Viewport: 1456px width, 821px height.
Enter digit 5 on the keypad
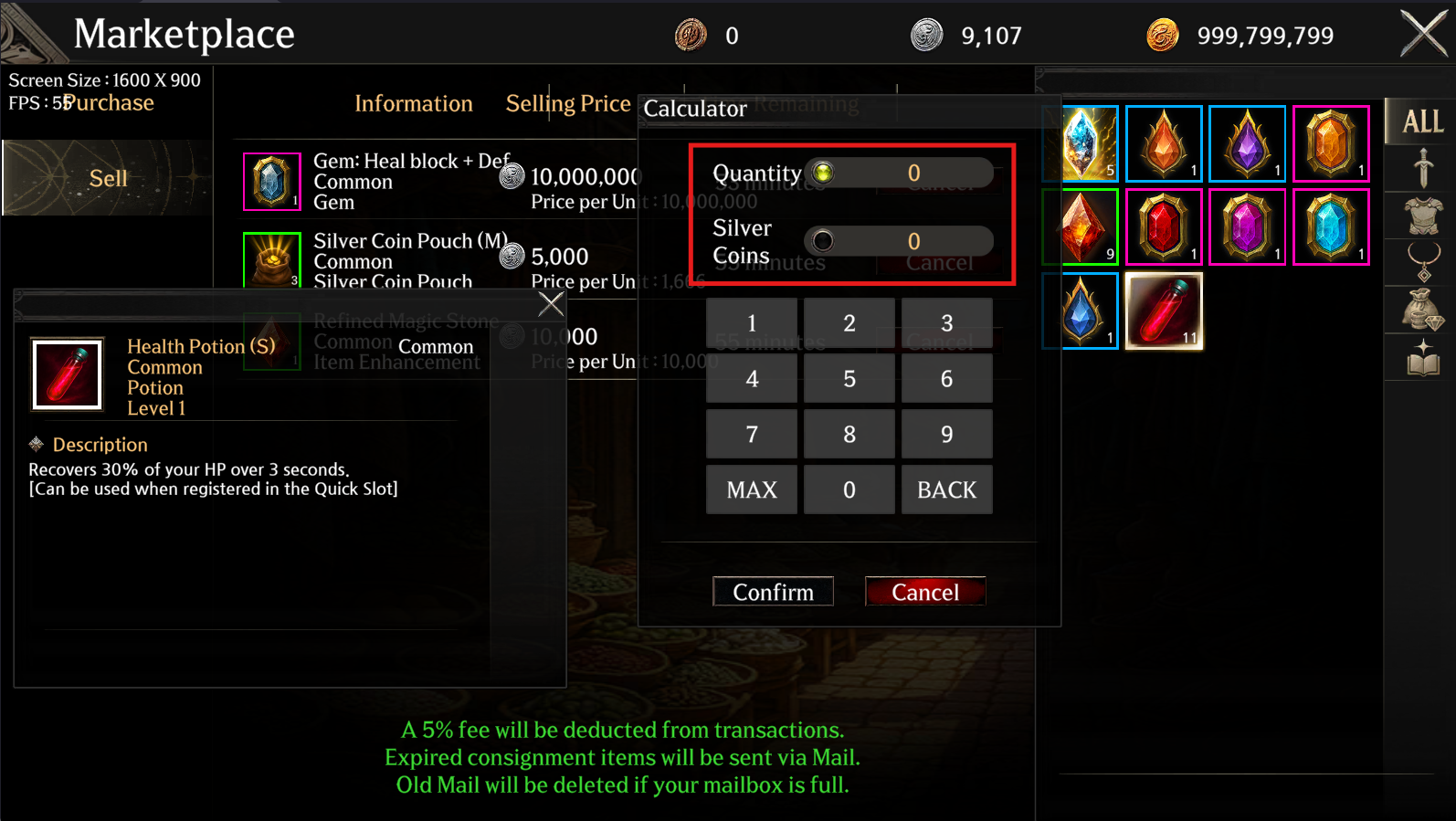(849, 378)
